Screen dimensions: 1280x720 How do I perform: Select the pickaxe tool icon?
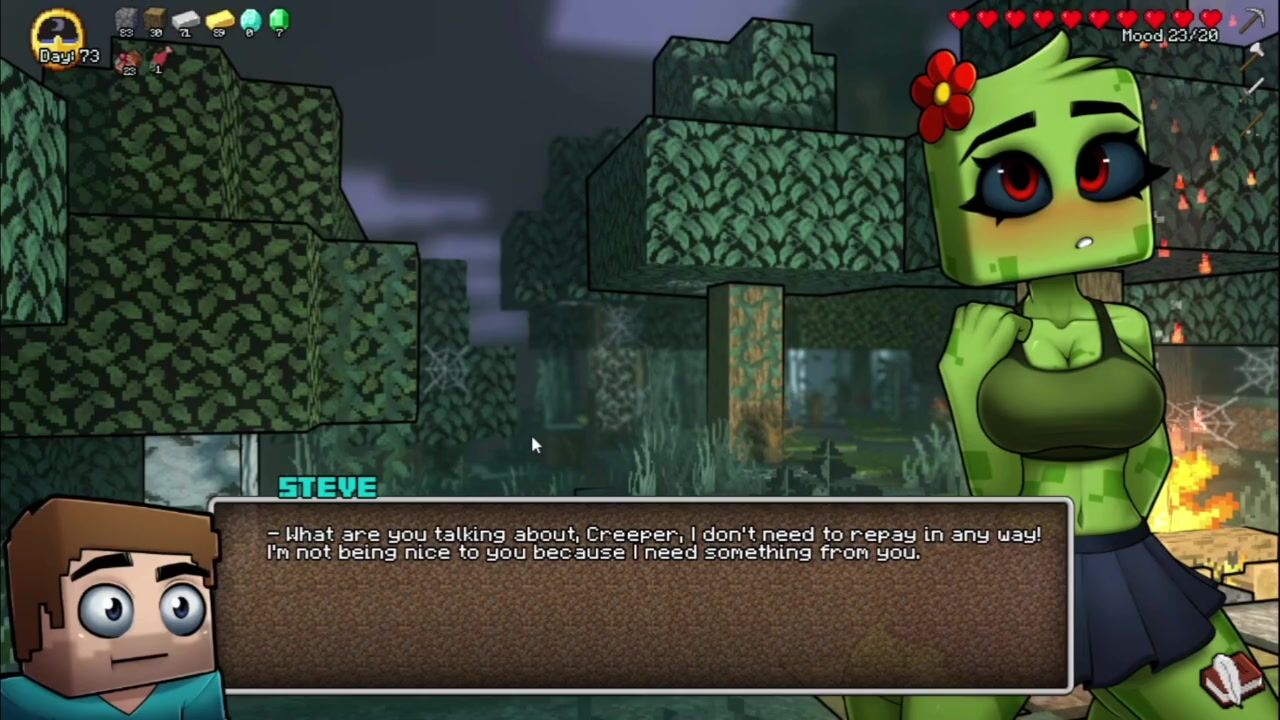(1254, 20)
